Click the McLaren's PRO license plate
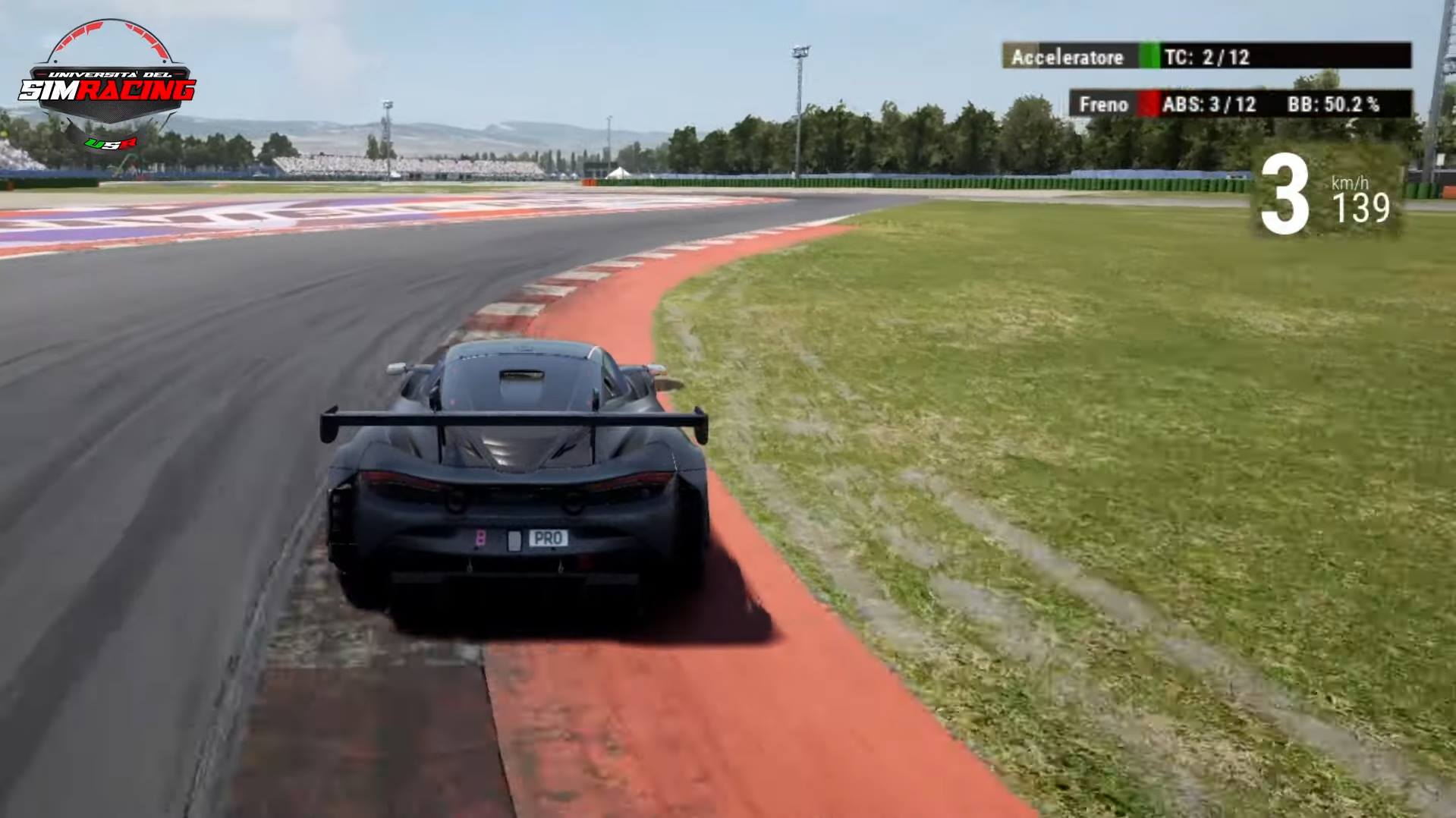This screenshot has height=818, width=1456. (x=549, y=540)
